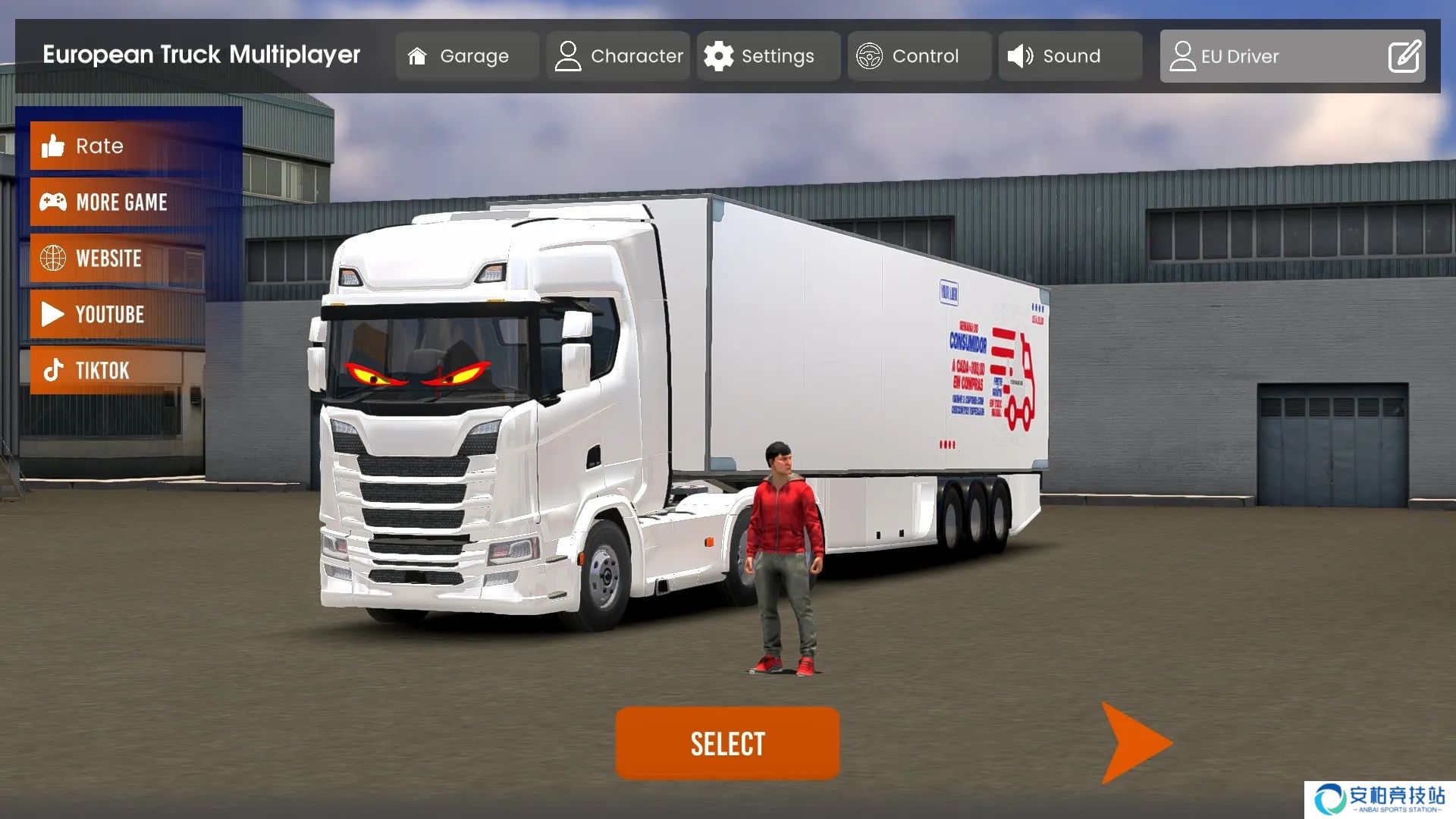Open the Character menu
This screenshot has width=1456, height=819.
pyautogui.click(x=618, y=56)
